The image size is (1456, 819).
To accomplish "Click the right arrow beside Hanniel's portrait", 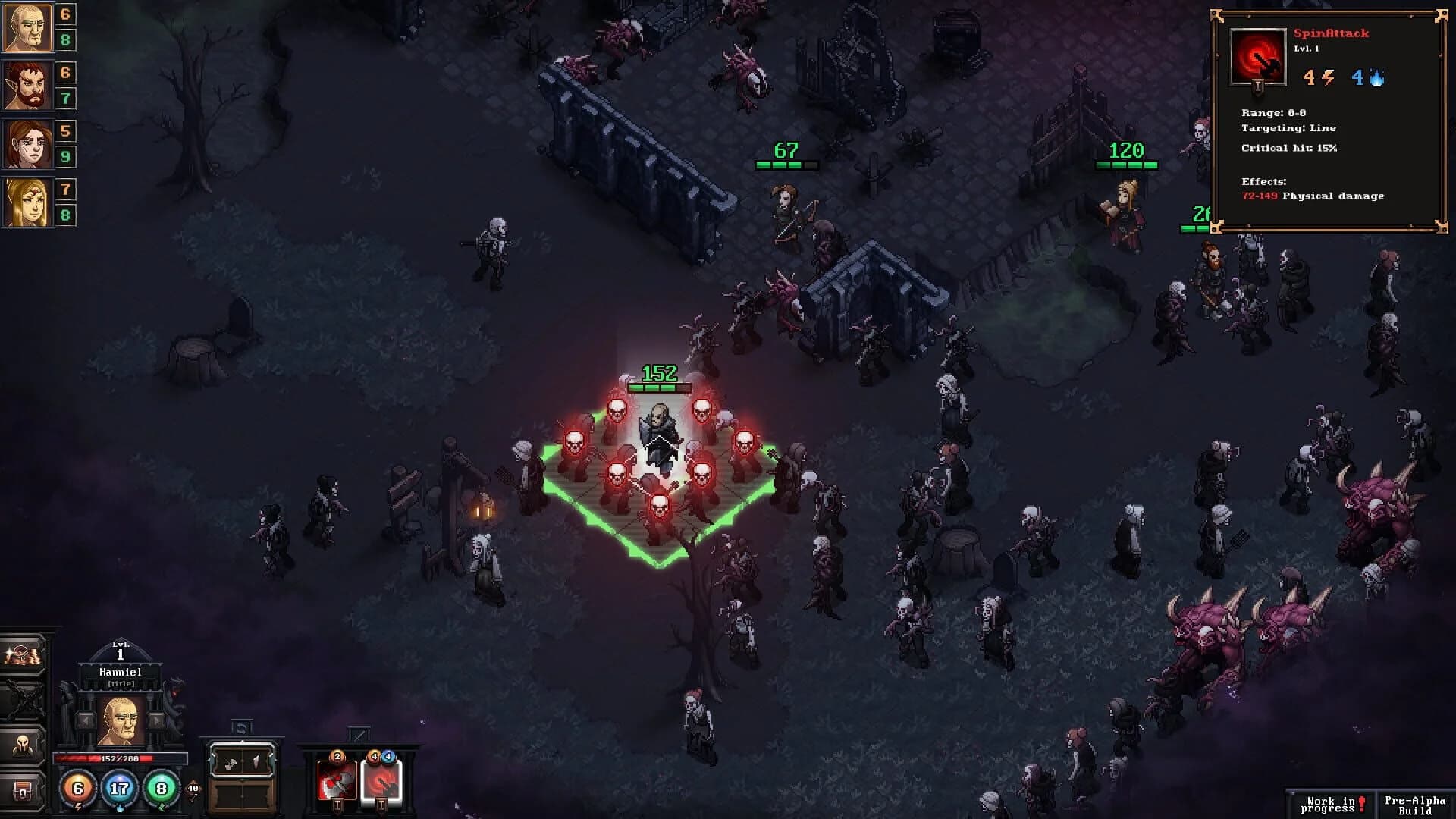I will (155, 720).
